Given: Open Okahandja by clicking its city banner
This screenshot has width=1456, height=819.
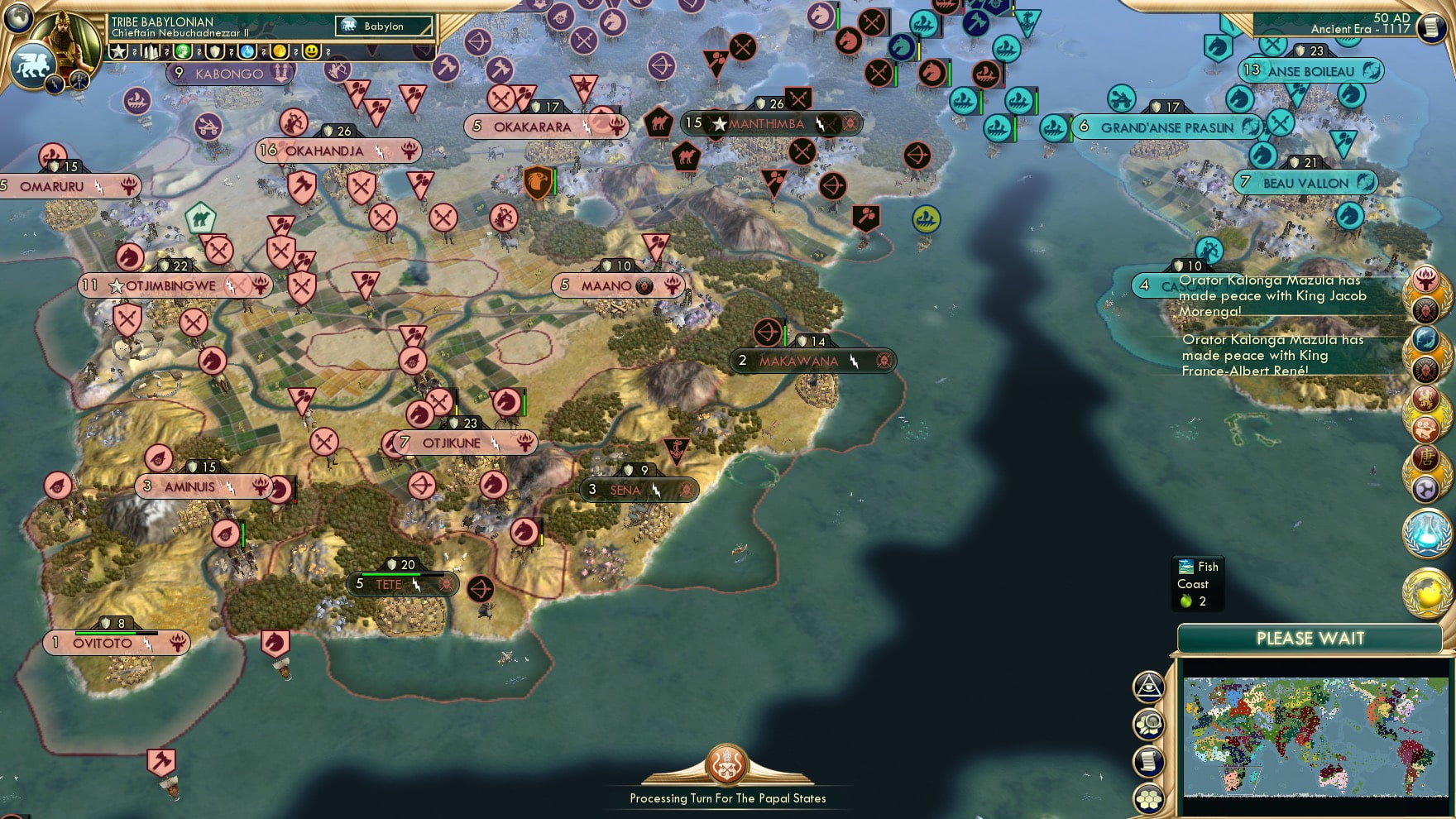Looking at the screenshot, I should coord(325,151).
